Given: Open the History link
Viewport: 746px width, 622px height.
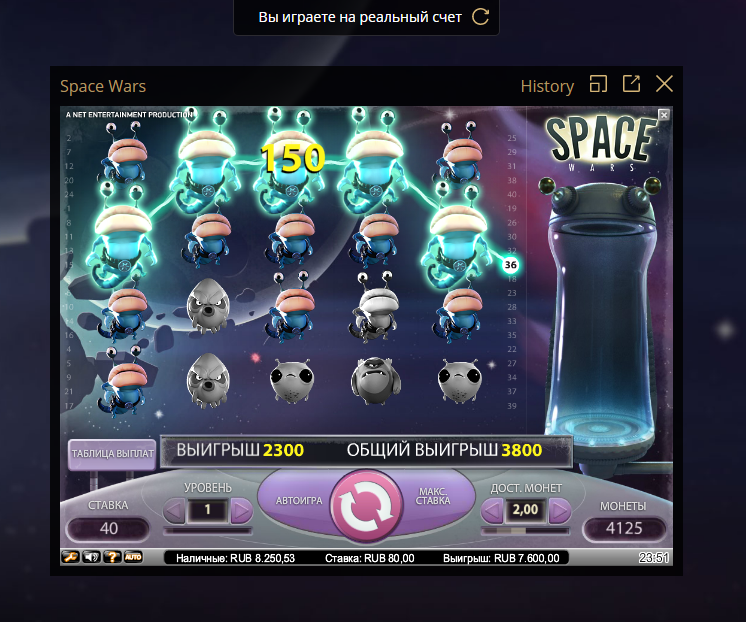Looking at the screenshot, I should coord(547,86).
